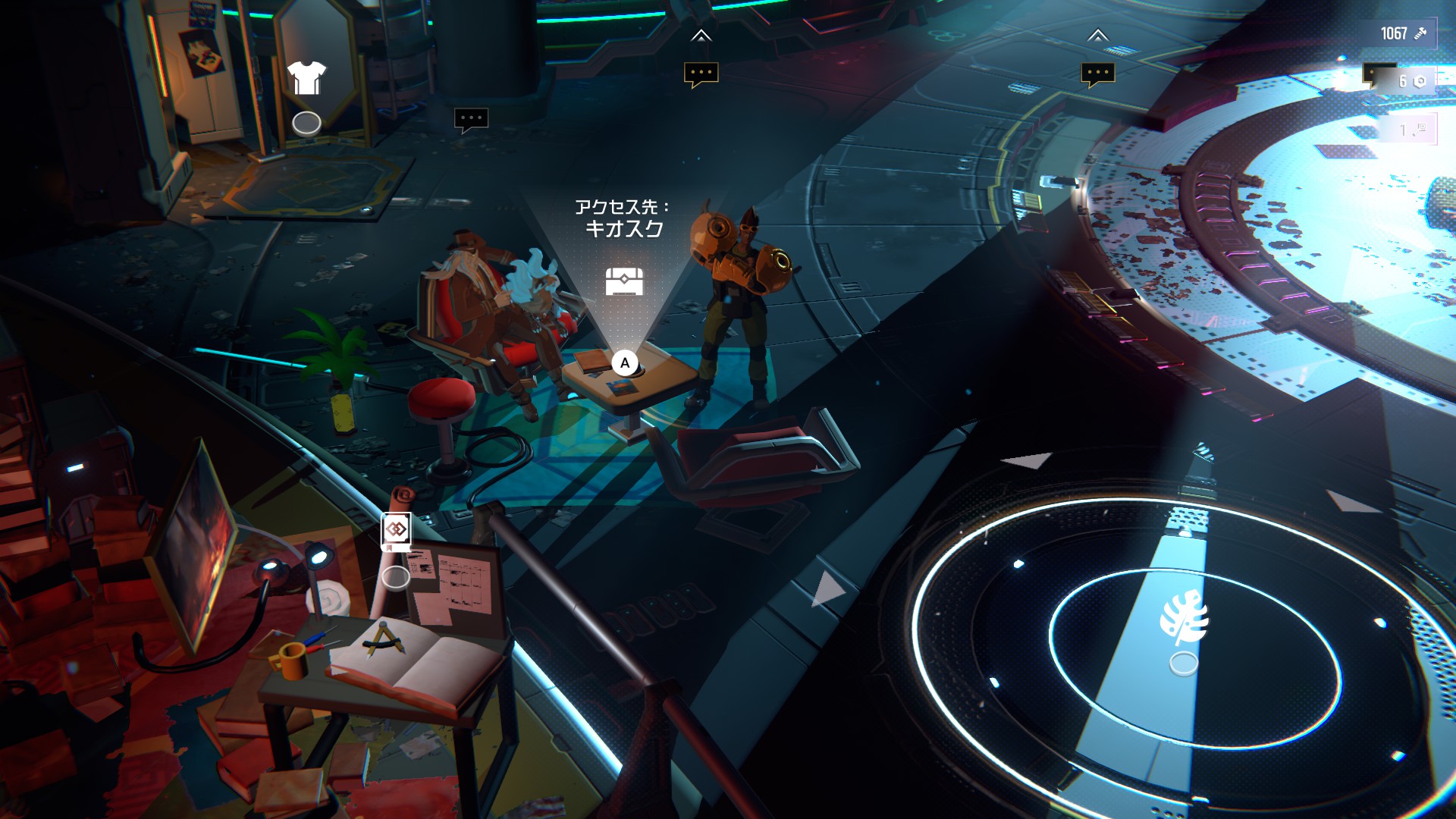
Task: Open the wardrobe t-shirt icon
Action: 306,78
